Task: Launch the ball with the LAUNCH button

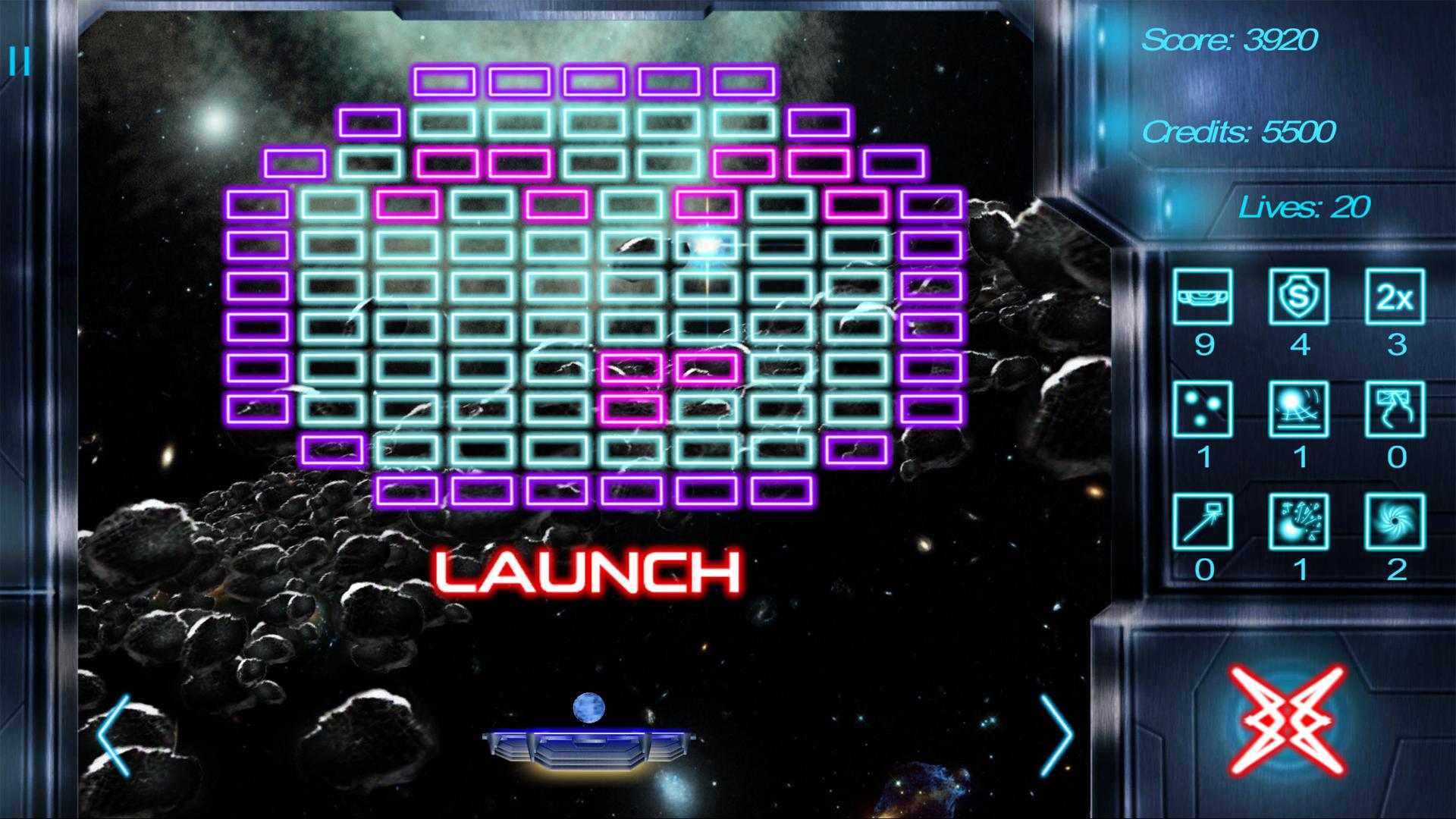Action: pos(588,573)
